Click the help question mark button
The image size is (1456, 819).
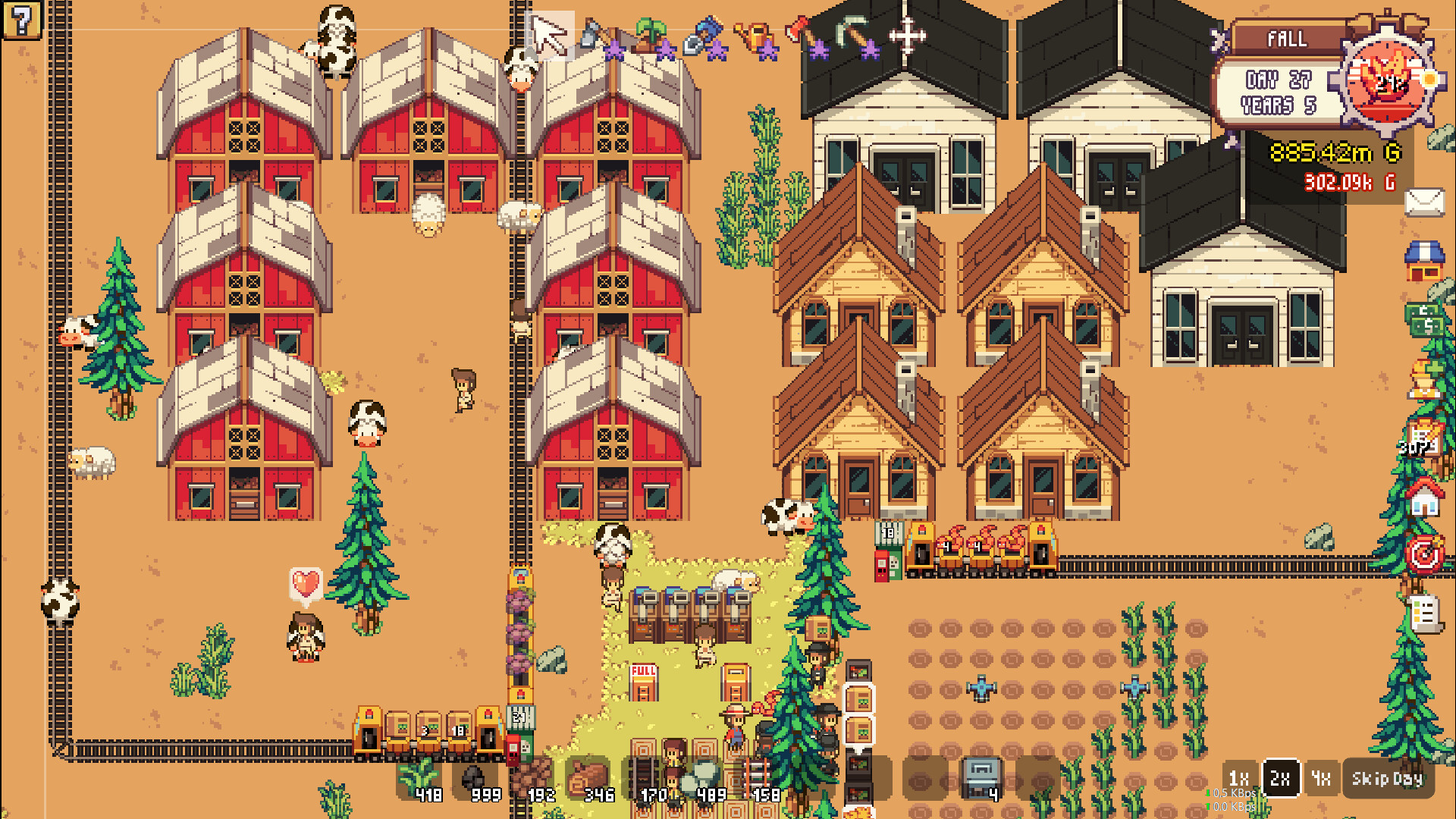tap(22, 20)
